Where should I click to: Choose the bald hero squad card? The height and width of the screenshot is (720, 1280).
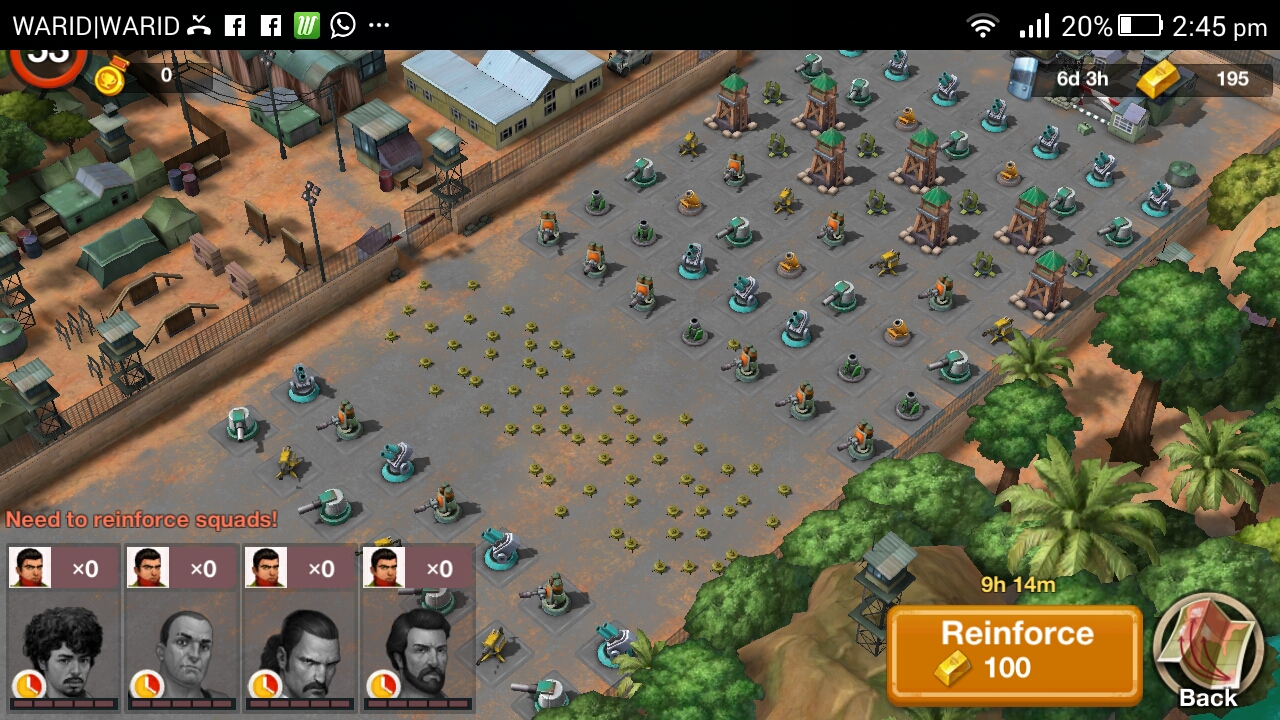[x=181, y=628]
